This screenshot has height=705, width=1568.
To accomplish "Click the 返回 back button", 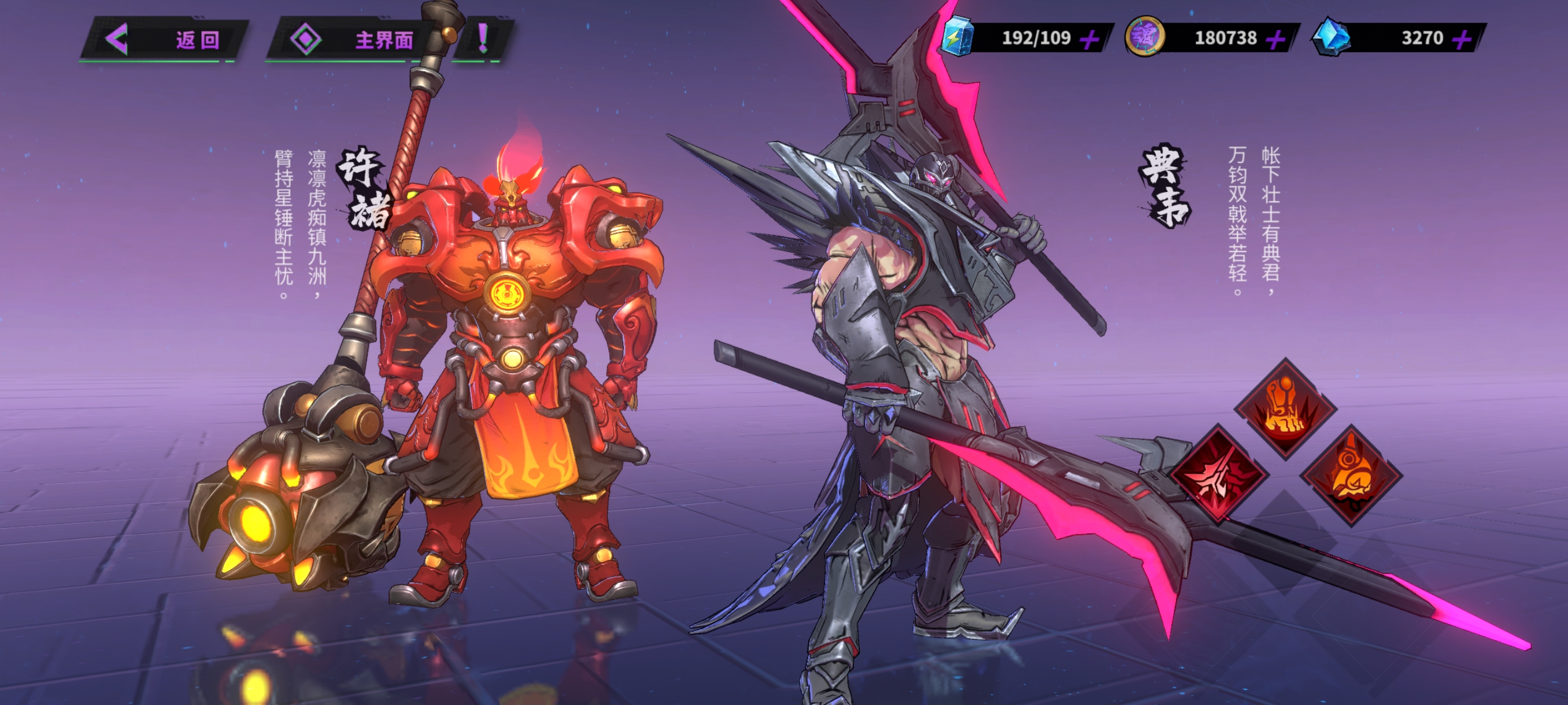I will (x=164, y=40).
